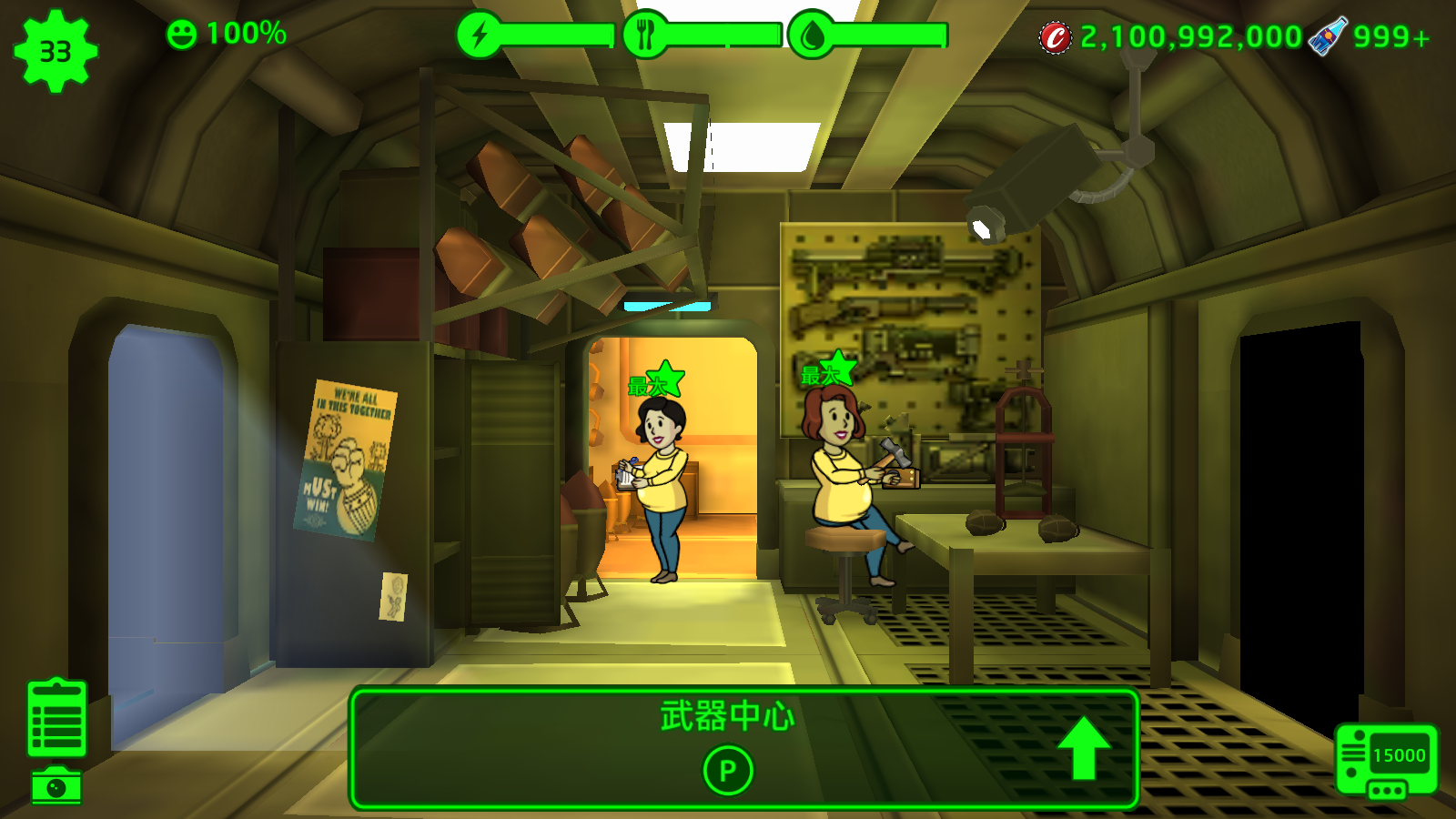1456x819 pixels.
Task: Take a screenshot with the camera icon
Action: pos(56,786)
